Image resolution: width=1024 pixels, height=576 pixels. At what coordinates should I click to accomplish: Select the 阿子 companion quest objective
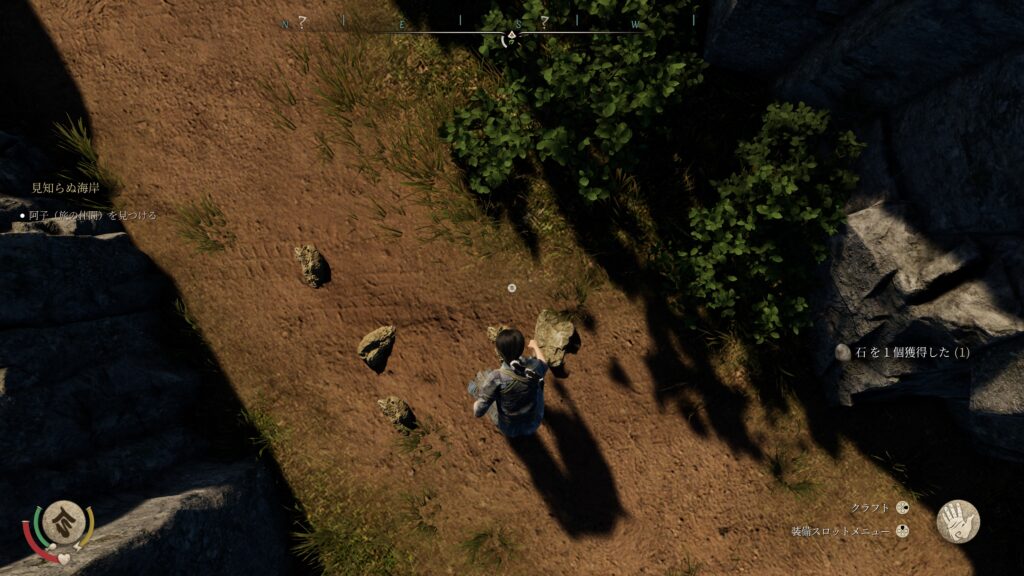(92, 215)
